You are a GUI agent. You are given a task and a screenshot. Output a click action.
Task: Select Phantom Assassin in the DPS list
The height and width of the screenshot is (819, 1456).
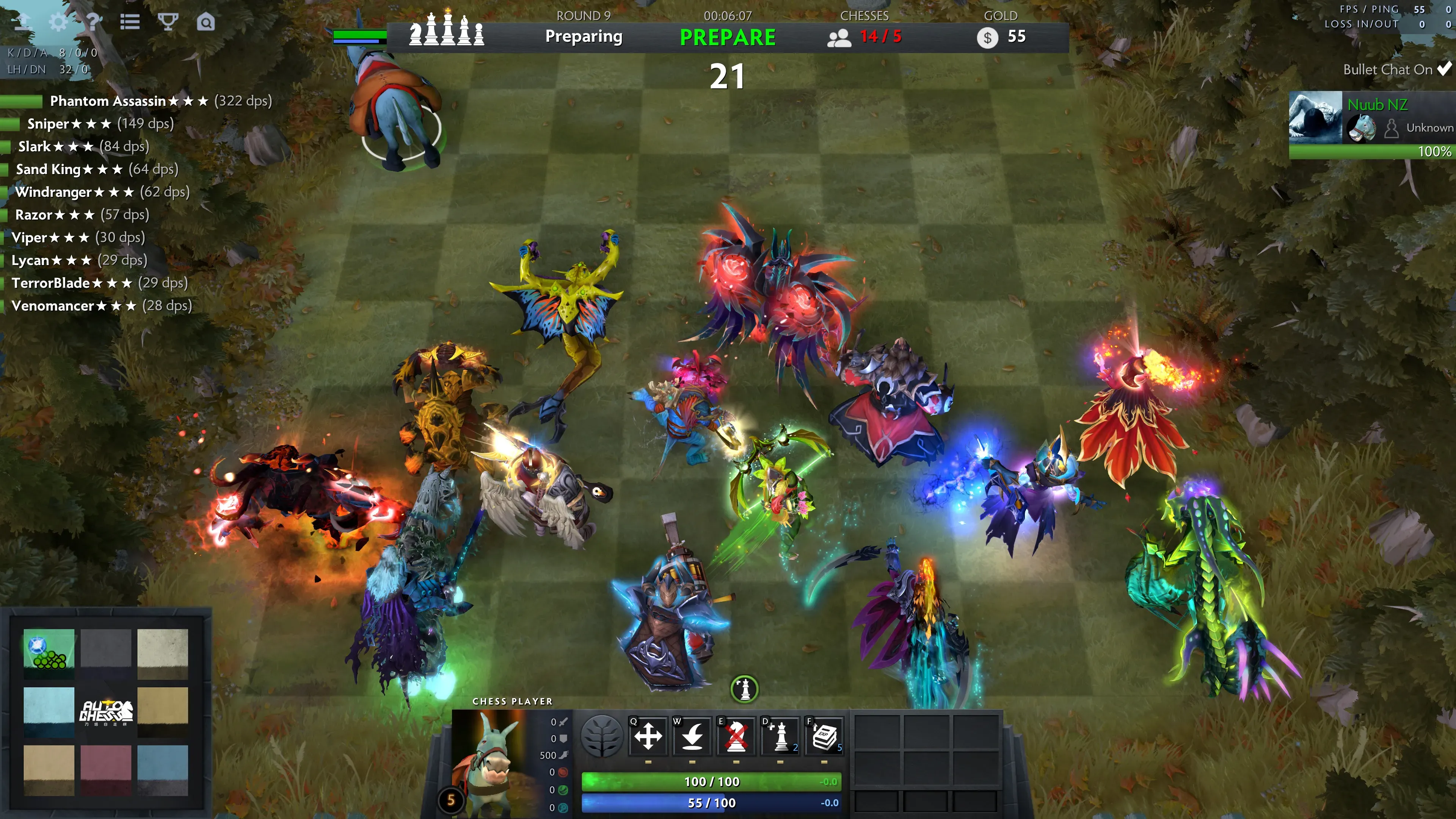click(107, 101)
